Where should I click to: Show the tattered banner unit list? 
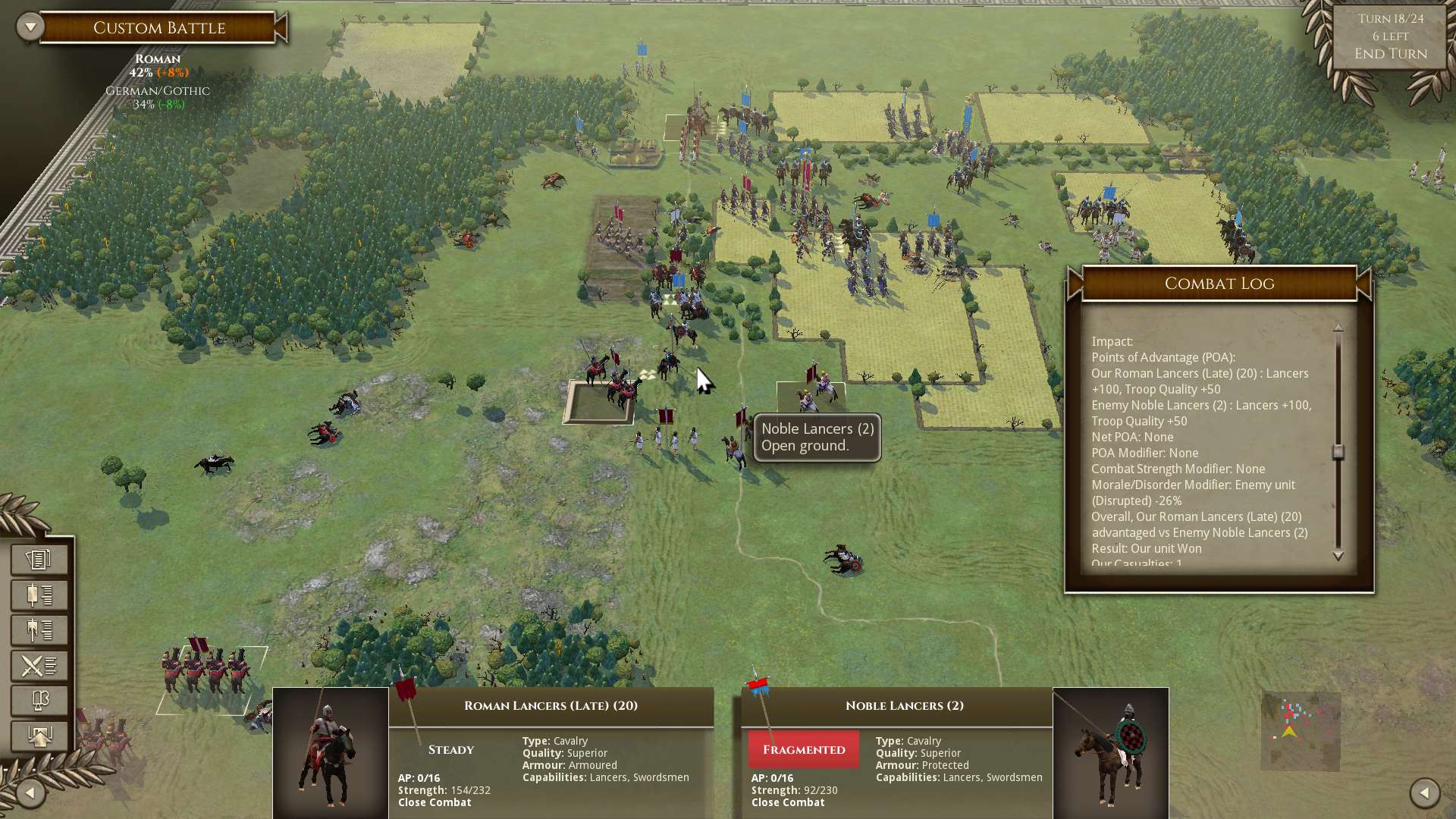coord(39,630)
